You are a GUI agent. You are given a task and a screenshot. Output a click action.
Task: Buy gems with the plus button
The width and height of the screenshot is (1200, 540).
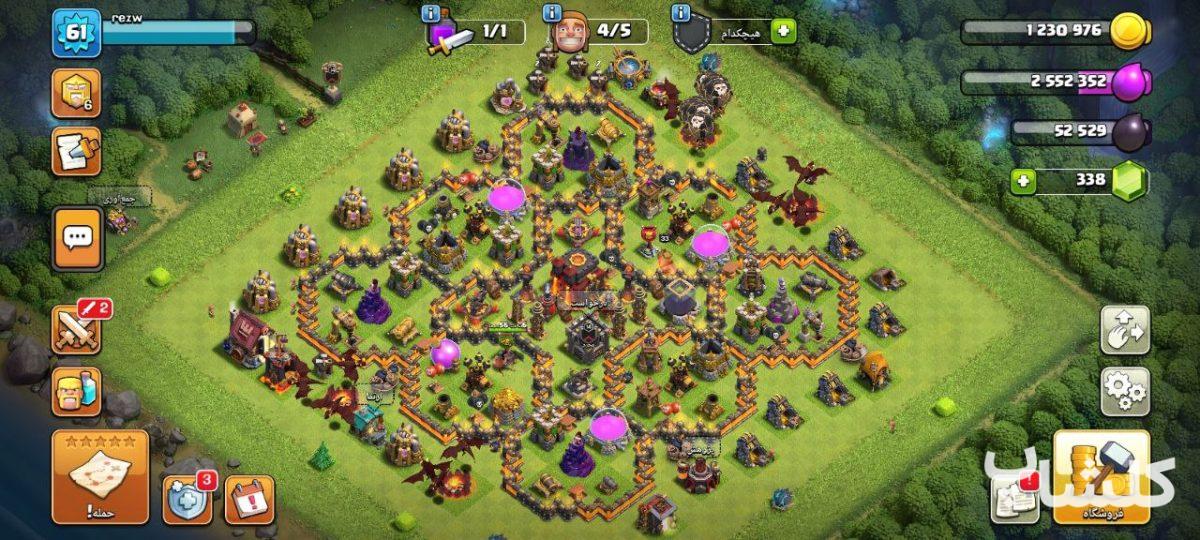click(x=1021, y=181)
